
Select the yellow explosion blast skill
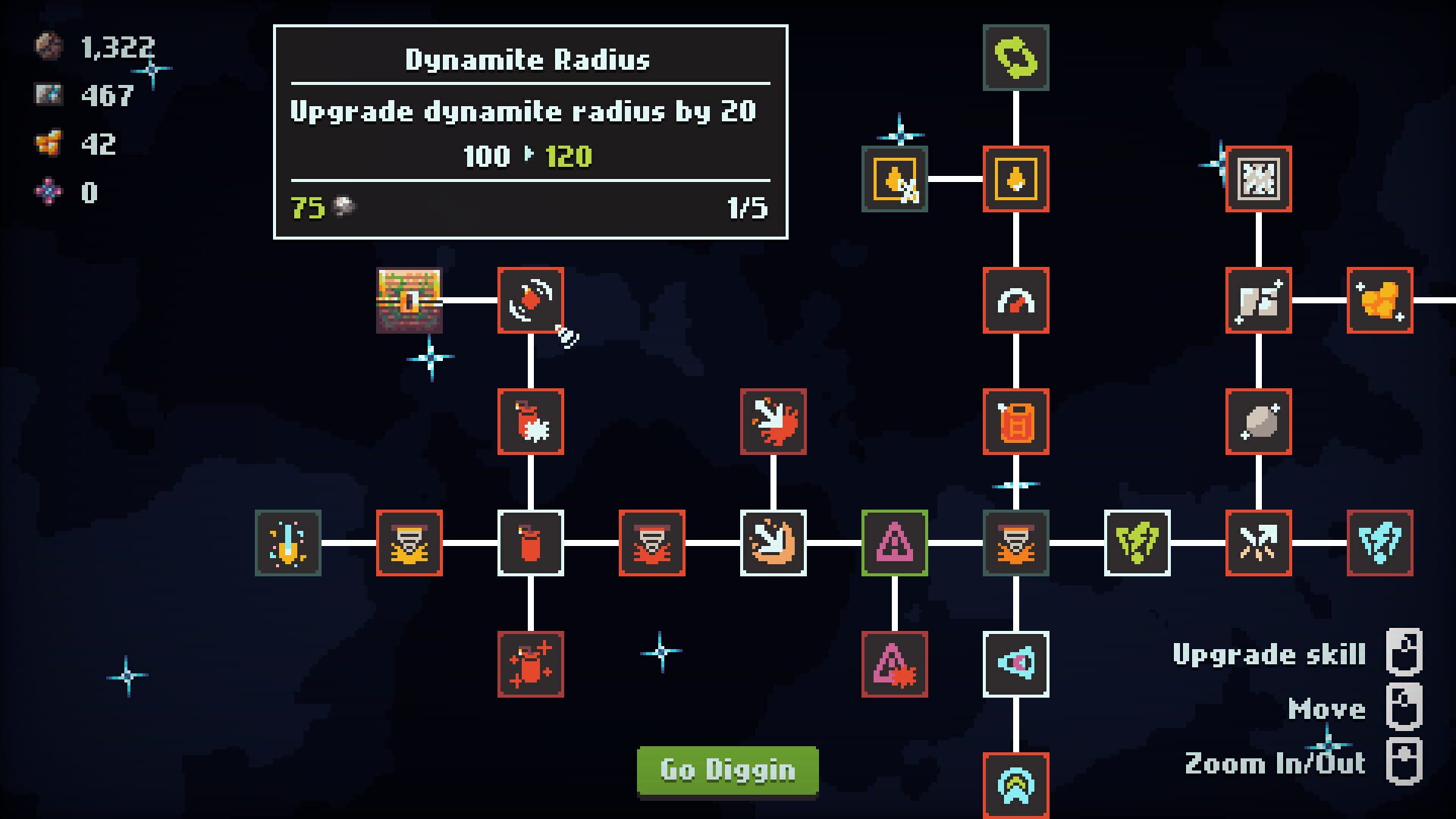(409, 543)
